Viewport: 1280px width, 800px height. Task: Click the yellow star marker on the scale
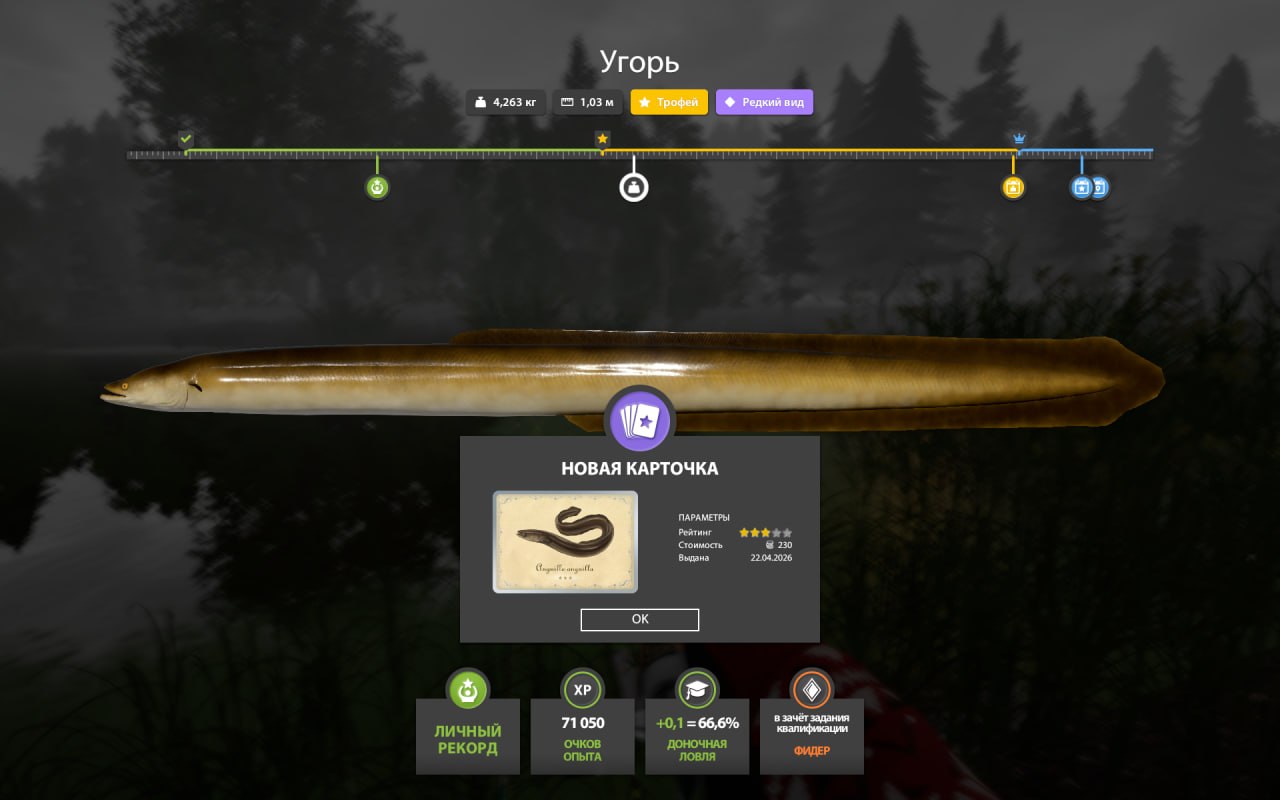point(602,140)
